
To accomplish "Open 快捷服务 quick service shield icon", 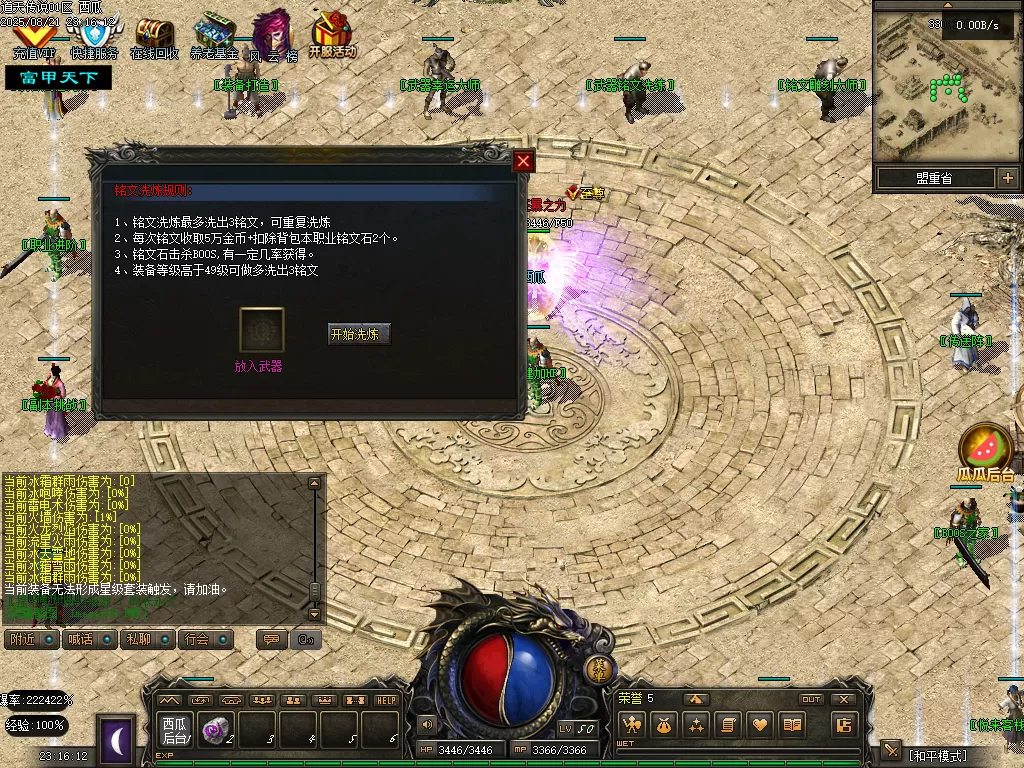I will coord(94,38).
